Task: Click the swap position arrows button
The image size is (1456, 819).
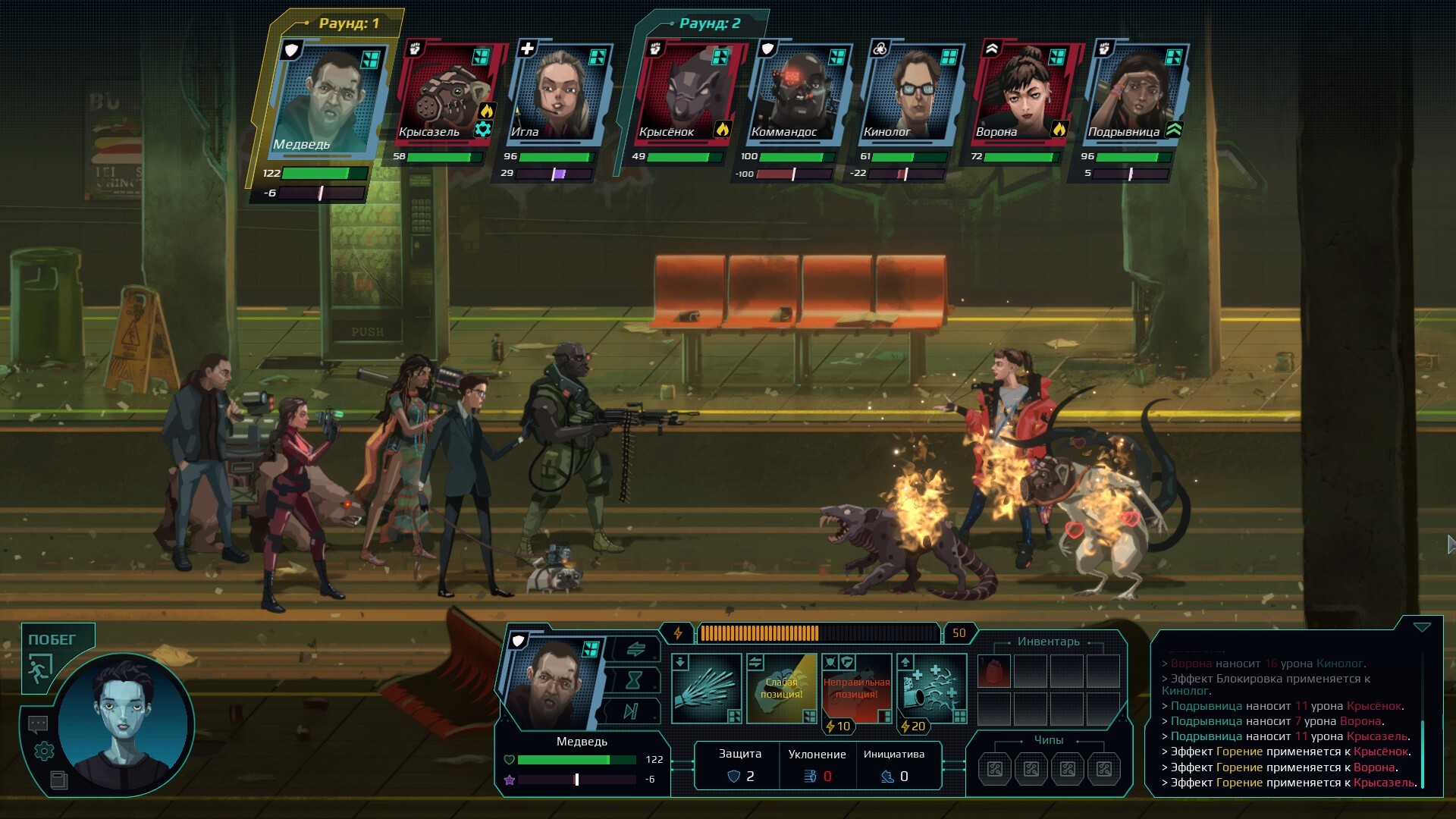Action: click(x=635, y=649)
